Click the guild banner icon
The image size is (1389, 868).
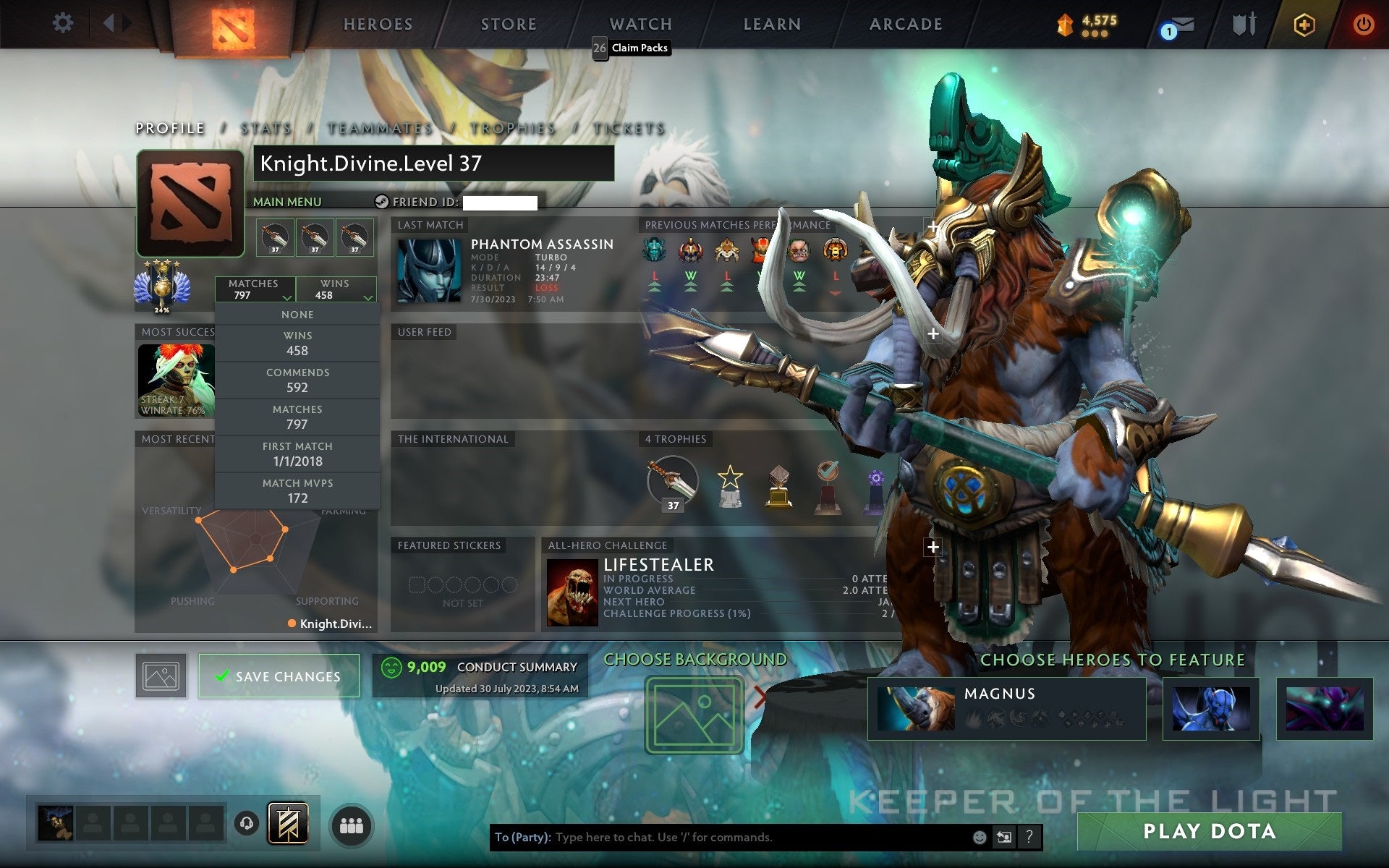(289, 824)
